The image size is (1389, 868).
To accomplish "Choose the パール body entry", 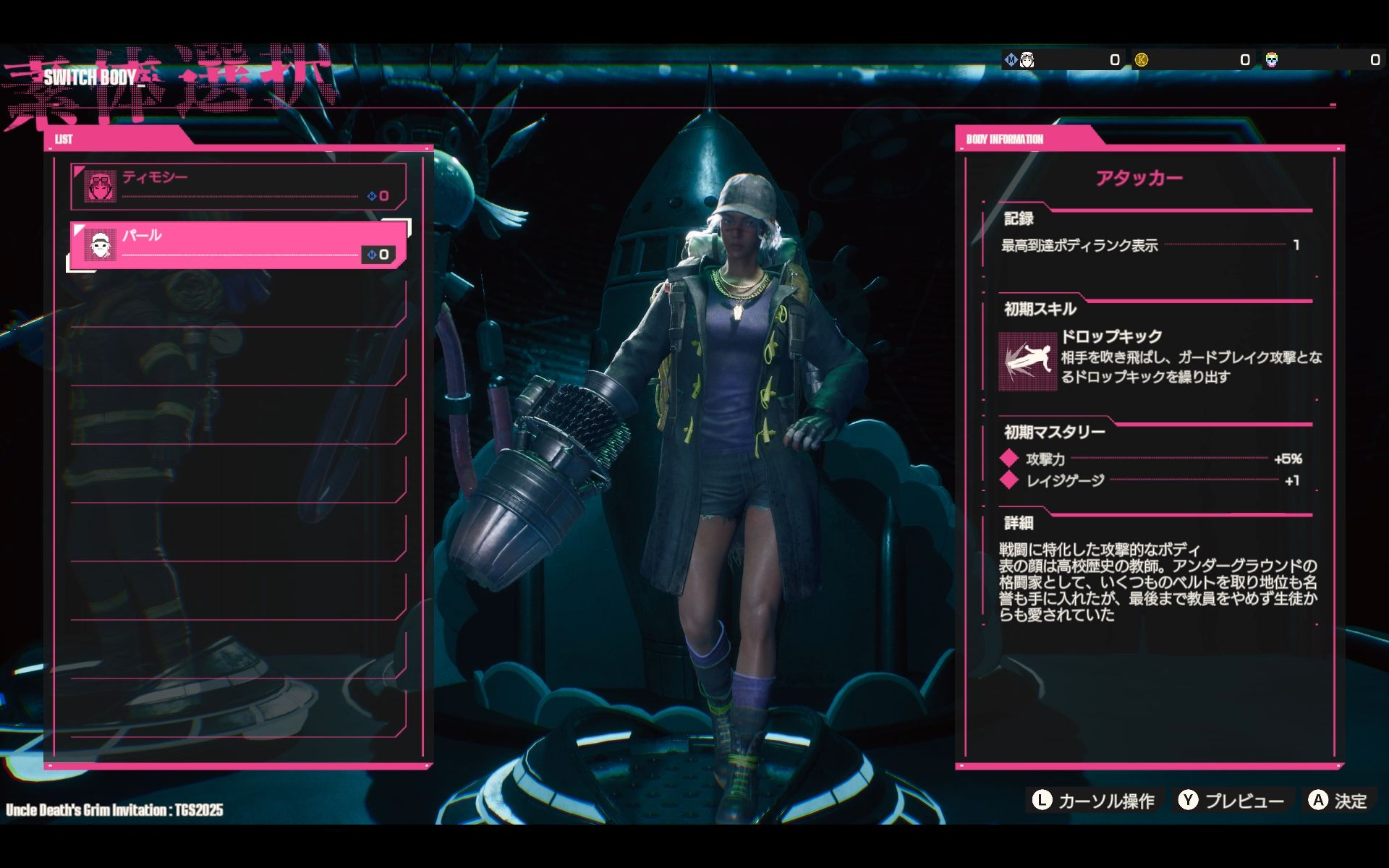I will 239,245.
